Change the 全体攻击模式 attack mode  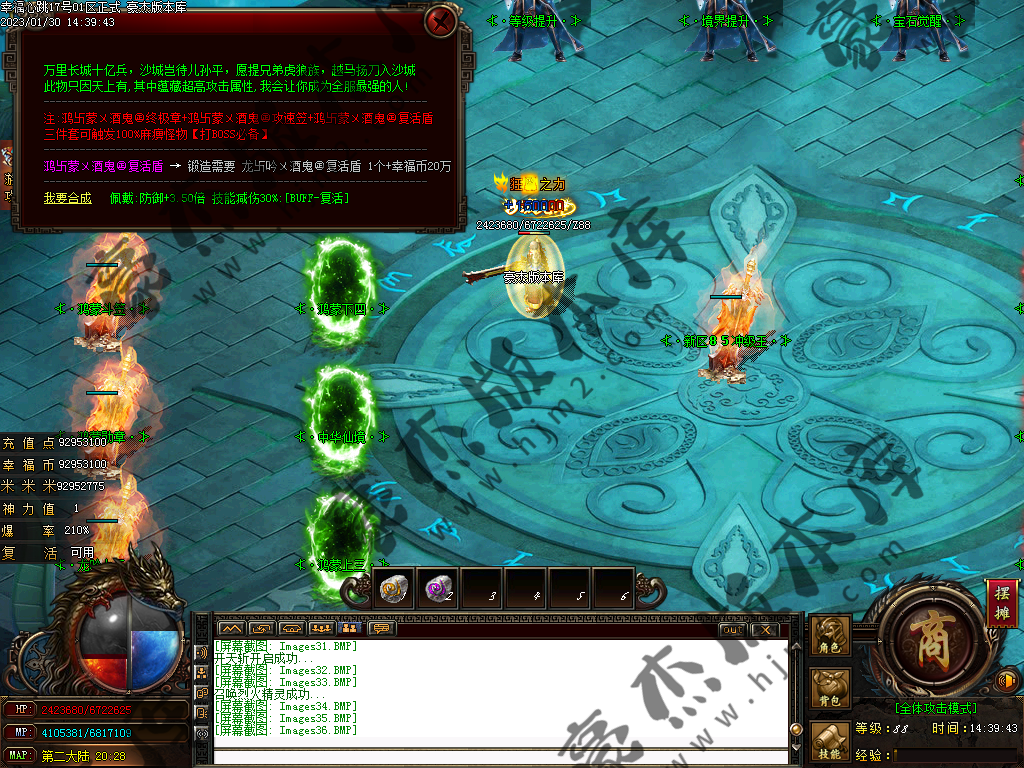point(935,707)
